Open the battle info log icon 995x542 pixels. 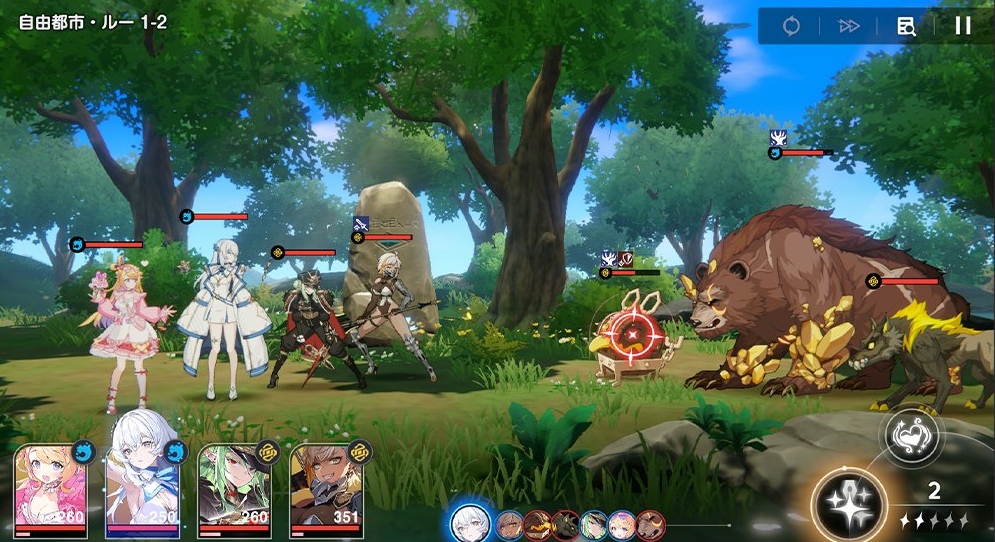click(906, 26)
